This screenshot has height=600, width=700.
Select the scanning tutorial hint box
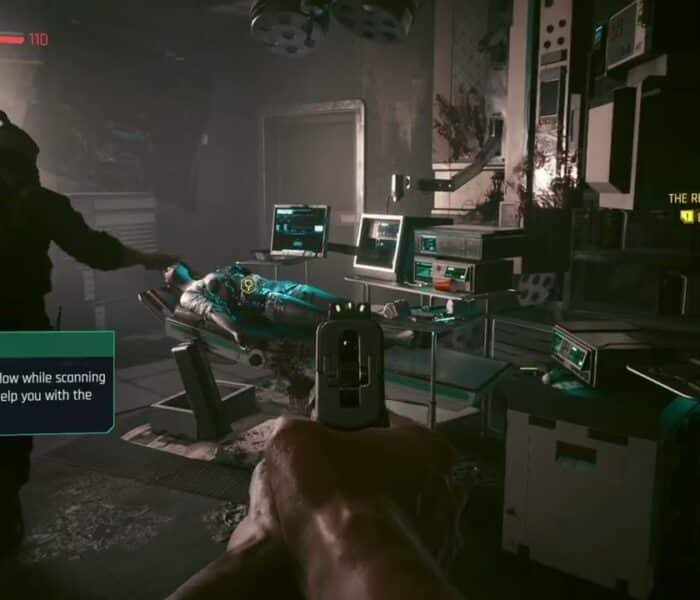coord(55,383)
